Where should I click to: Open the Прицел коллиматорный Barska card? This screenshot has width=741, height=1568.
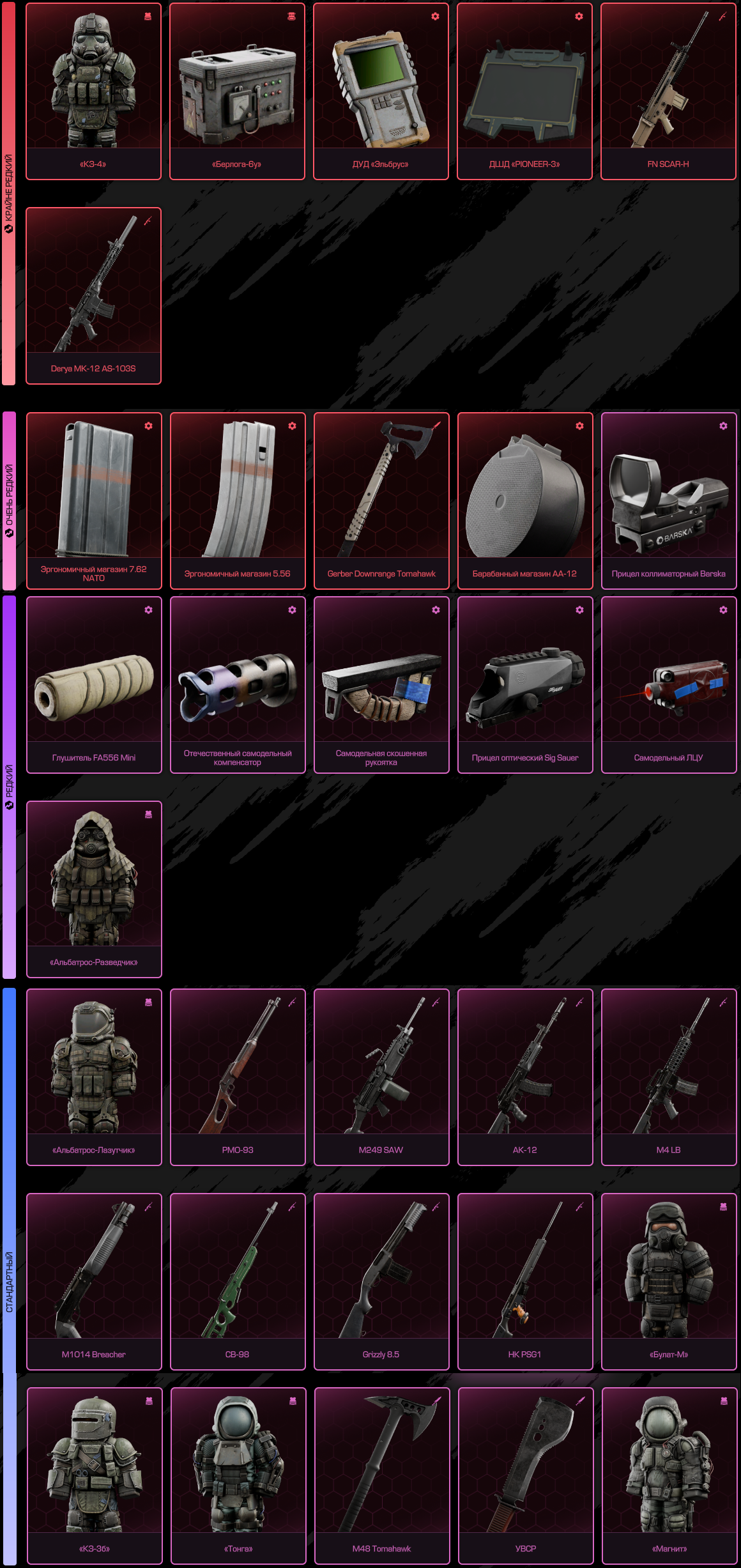pyautogui.click(x=669, y=500)
